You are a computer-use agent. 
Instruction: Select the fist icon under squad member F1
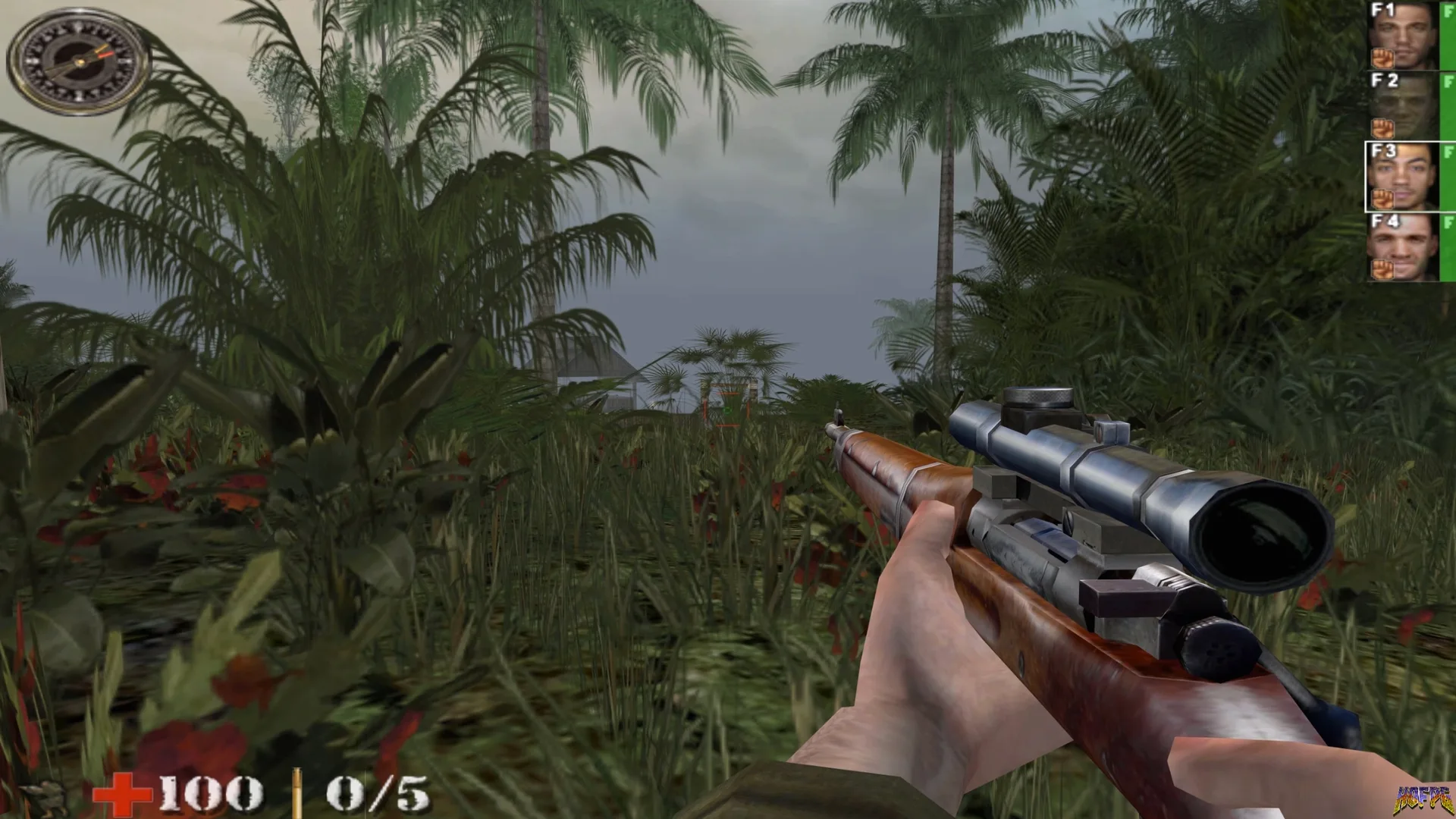coord(1382,59)
